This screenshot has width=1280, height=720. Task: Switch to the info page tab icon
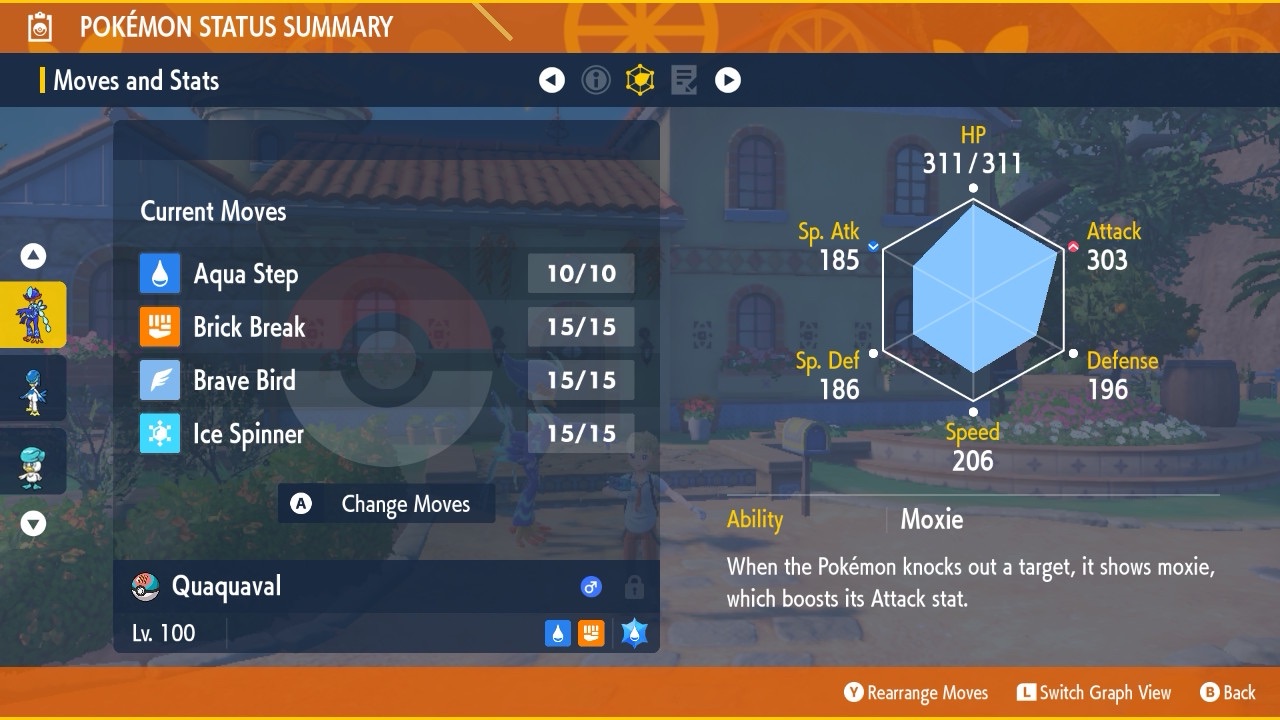(596, 80)
